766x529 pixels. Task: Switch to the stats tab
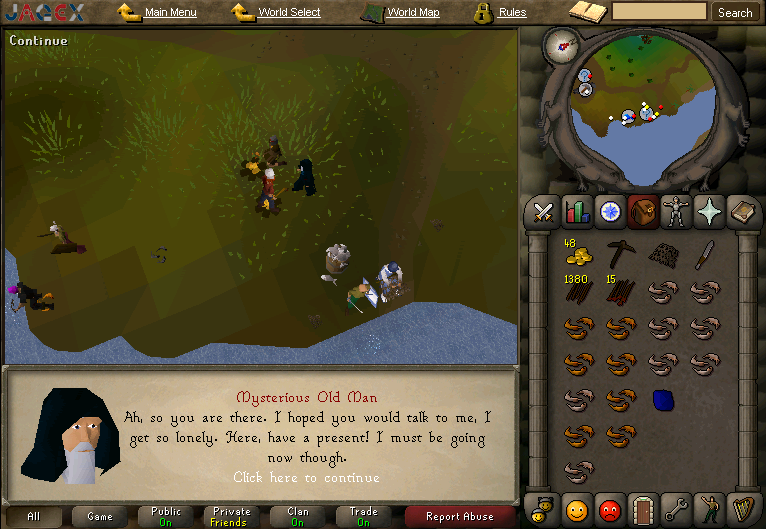[577, 211]
